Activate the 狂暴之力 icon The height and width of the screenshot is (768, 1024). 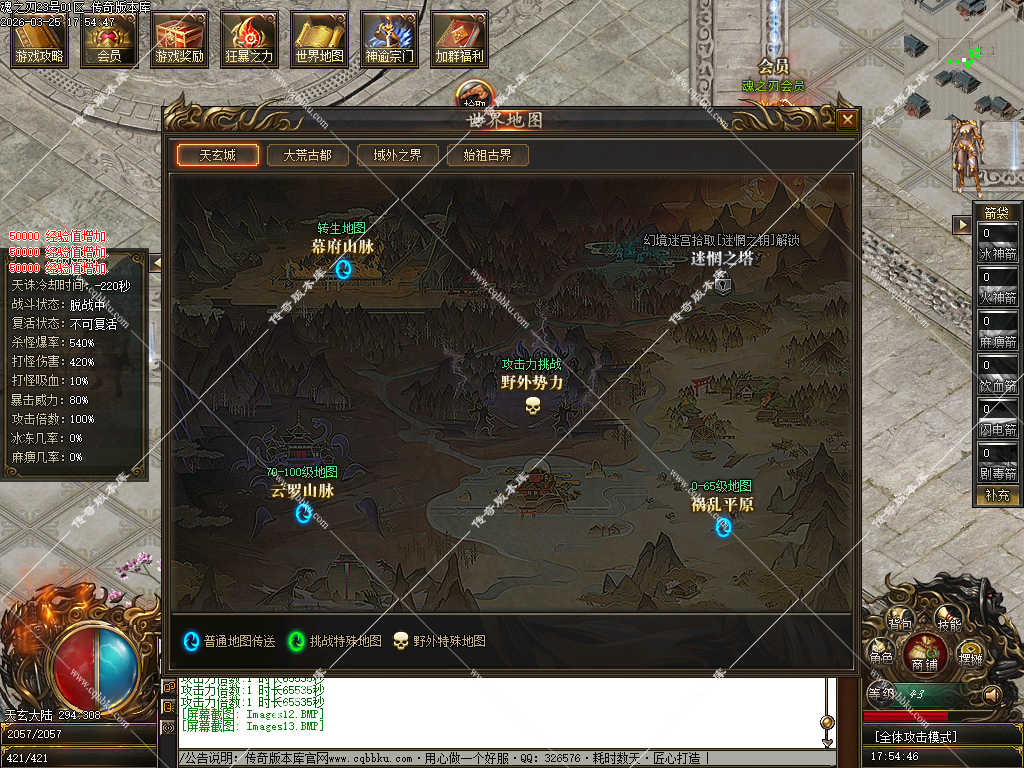(x=249, y=39)
